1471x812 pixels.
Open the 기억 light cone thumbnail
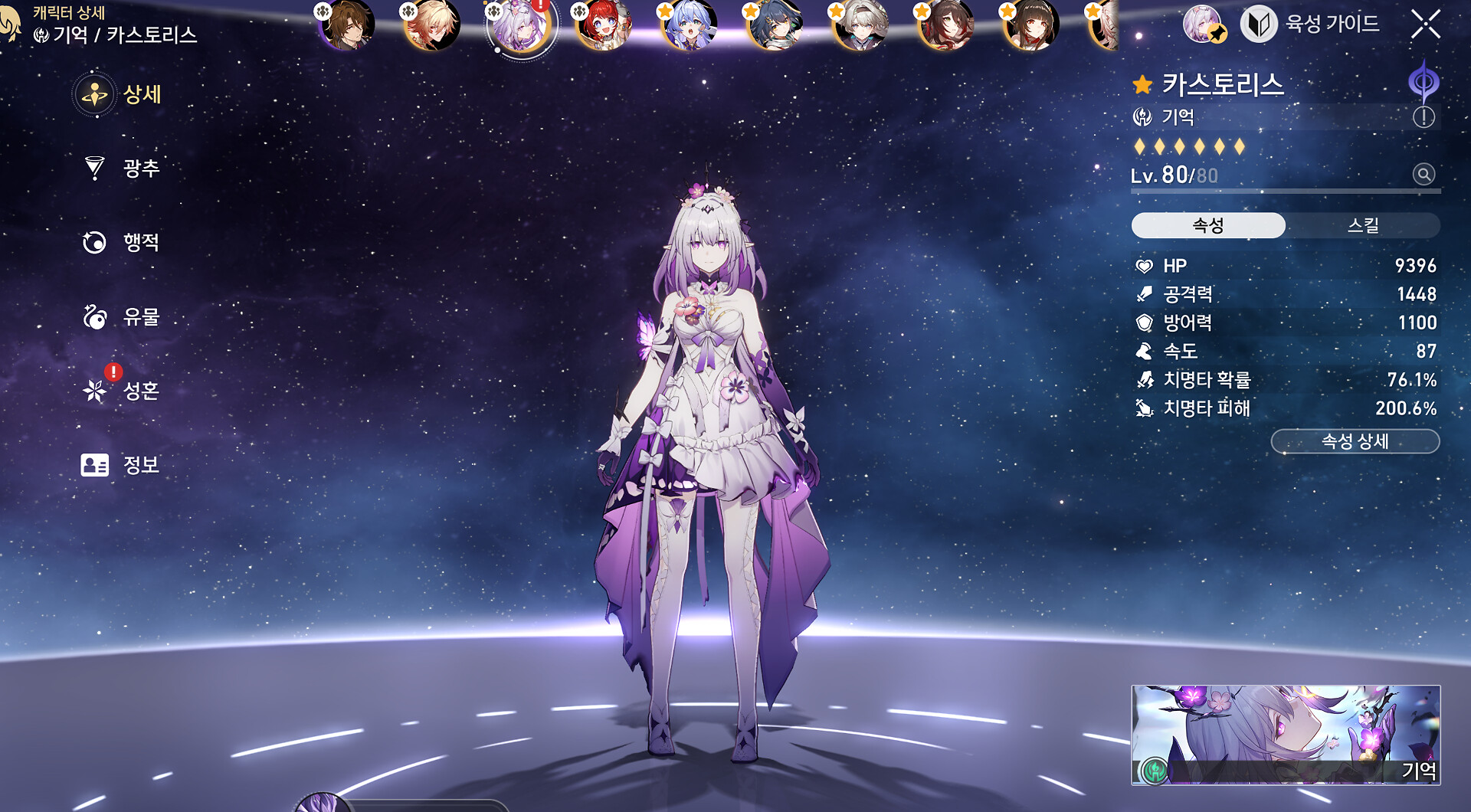coord(1286,734)
